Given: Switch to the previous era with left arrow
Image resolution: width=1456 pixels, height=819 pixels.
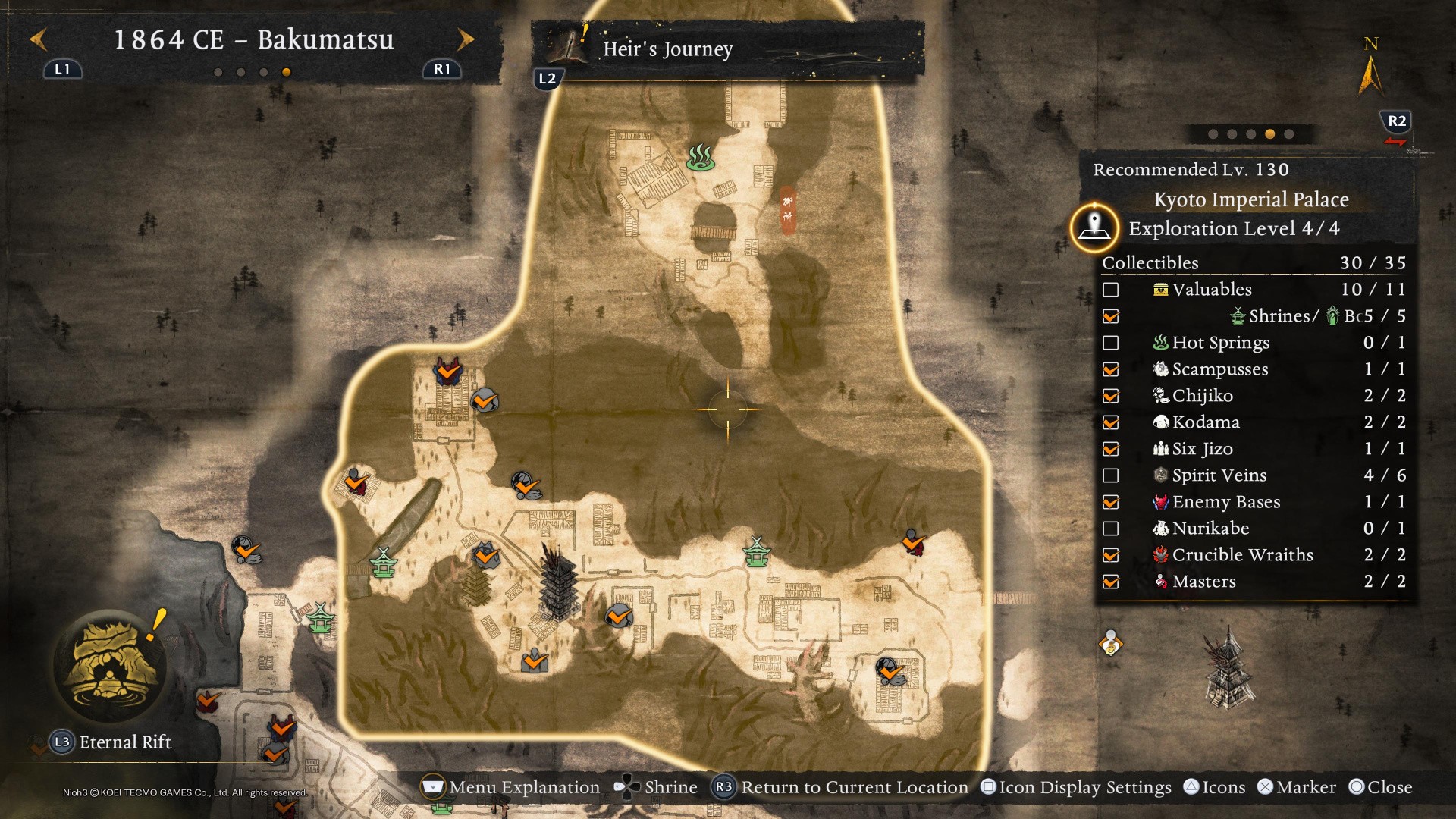Looking at the screenshot, I should point(39,39).
